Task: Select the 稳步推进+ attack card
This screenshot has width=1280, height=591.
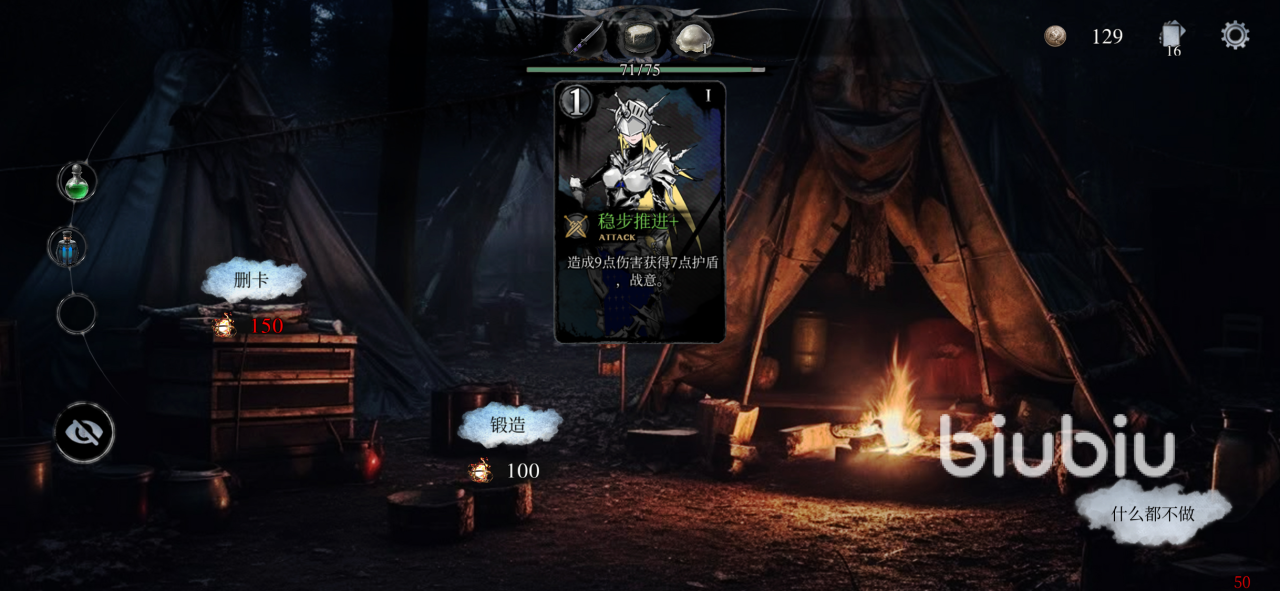Action: coord(640,212)
